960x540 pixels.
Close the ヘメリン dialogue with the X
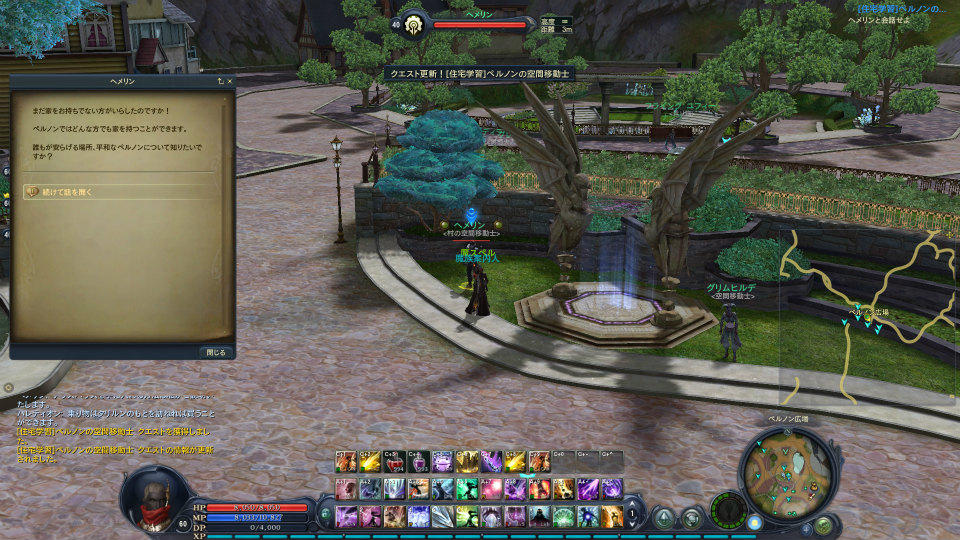[x=229, y=81]
